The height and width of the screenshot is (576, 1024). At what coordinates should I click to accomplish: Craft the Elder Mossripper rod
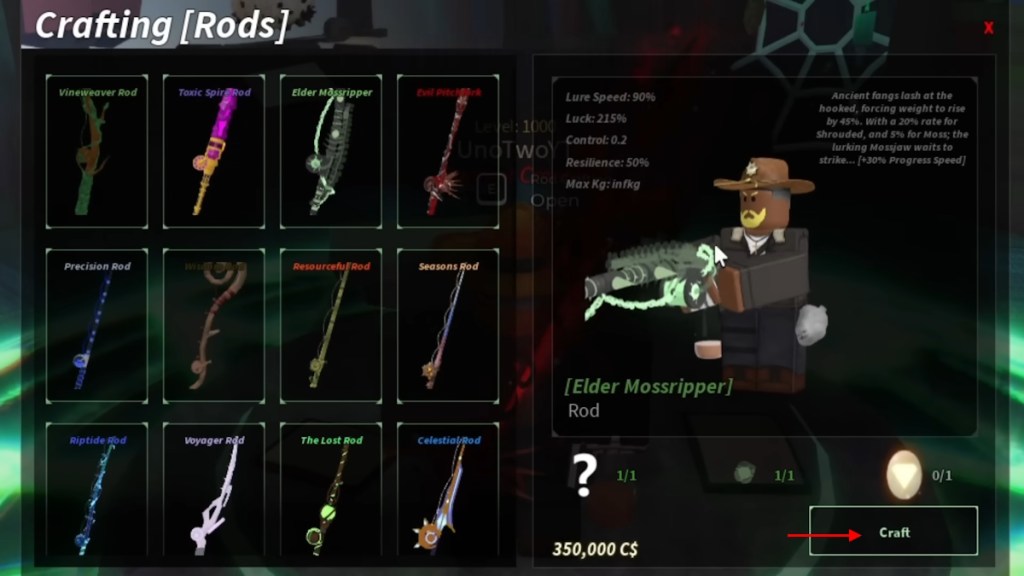tap(893, 531)
